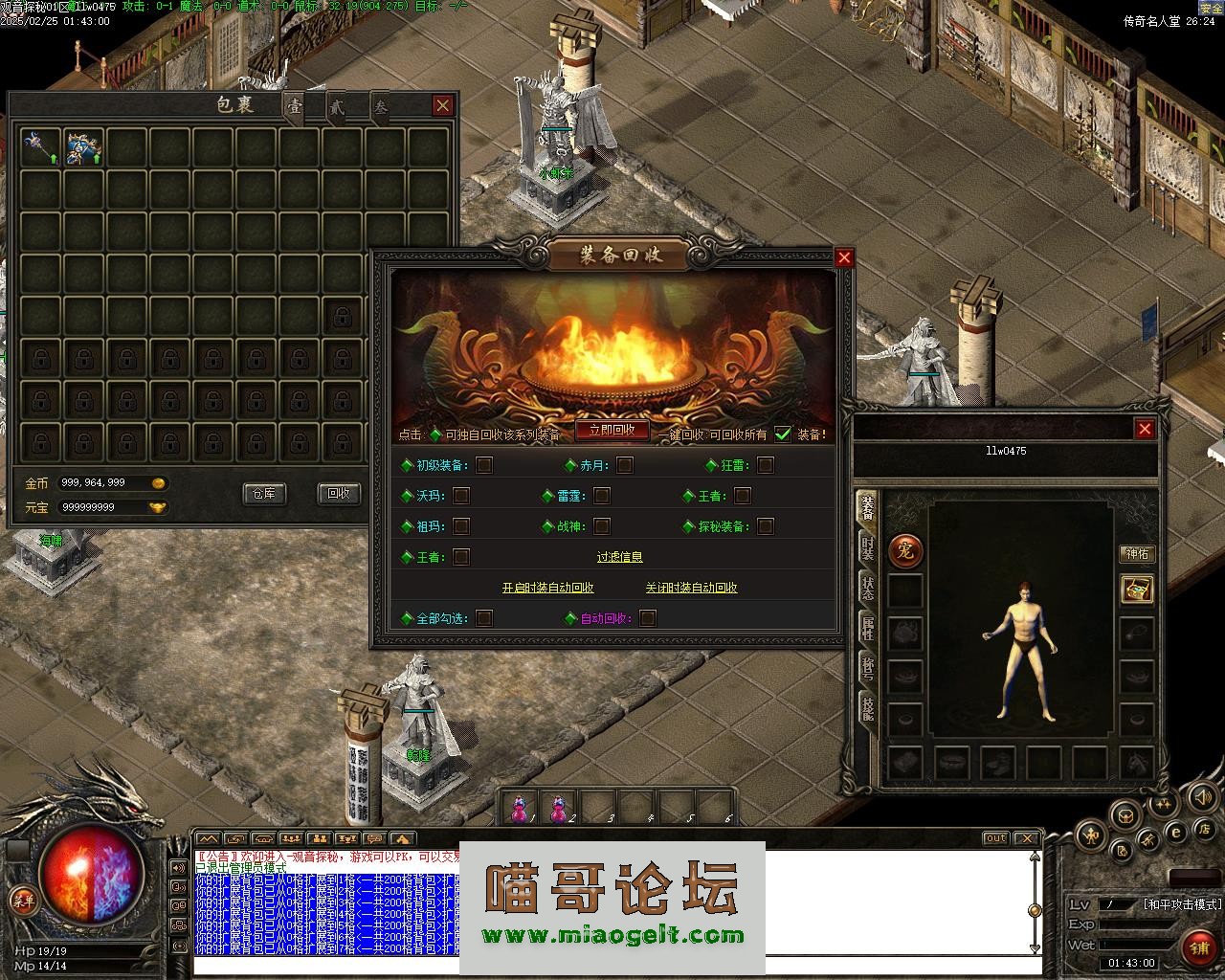The image size is (1225, 980).
Task: Check the 探秘装备 option
Action: coord(766,526)
